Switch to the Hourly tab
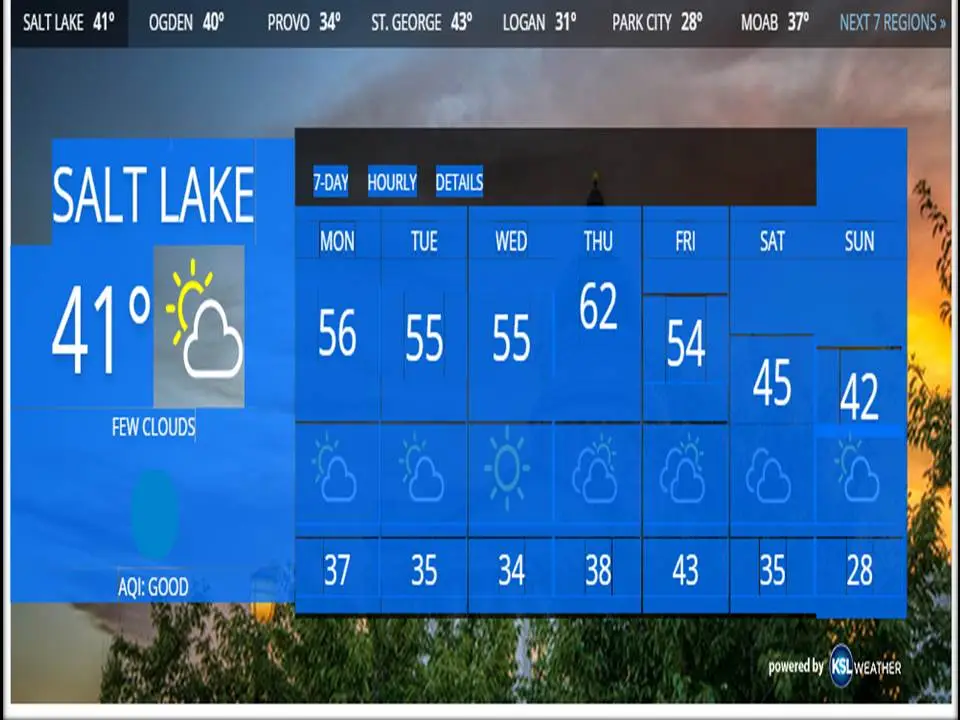Image resolution: width=960 pixels, height=720 pixels. point(392,182)
